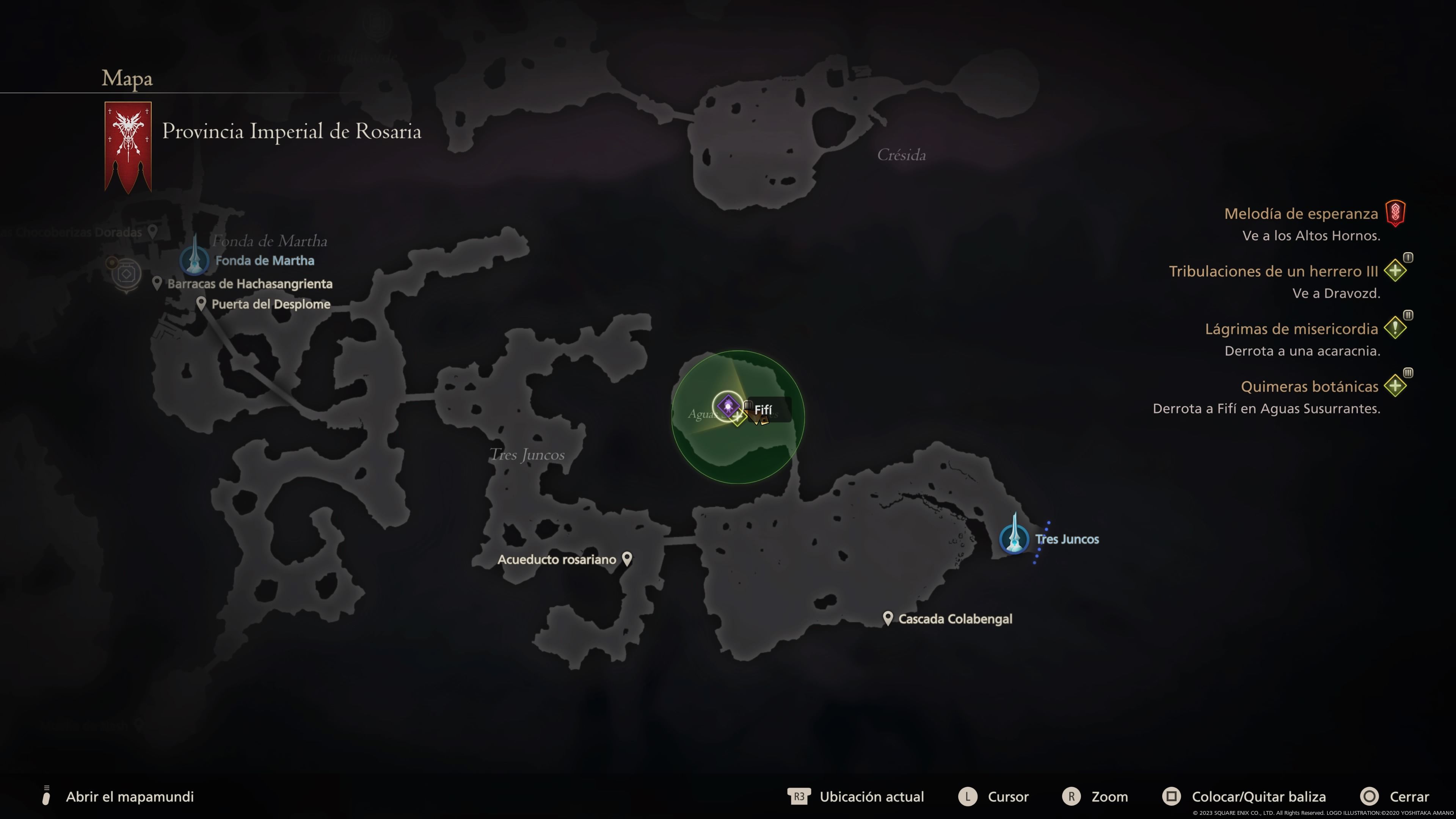Click the Fifí hunt target marker

pyautogui.click(x=728, y=405)
